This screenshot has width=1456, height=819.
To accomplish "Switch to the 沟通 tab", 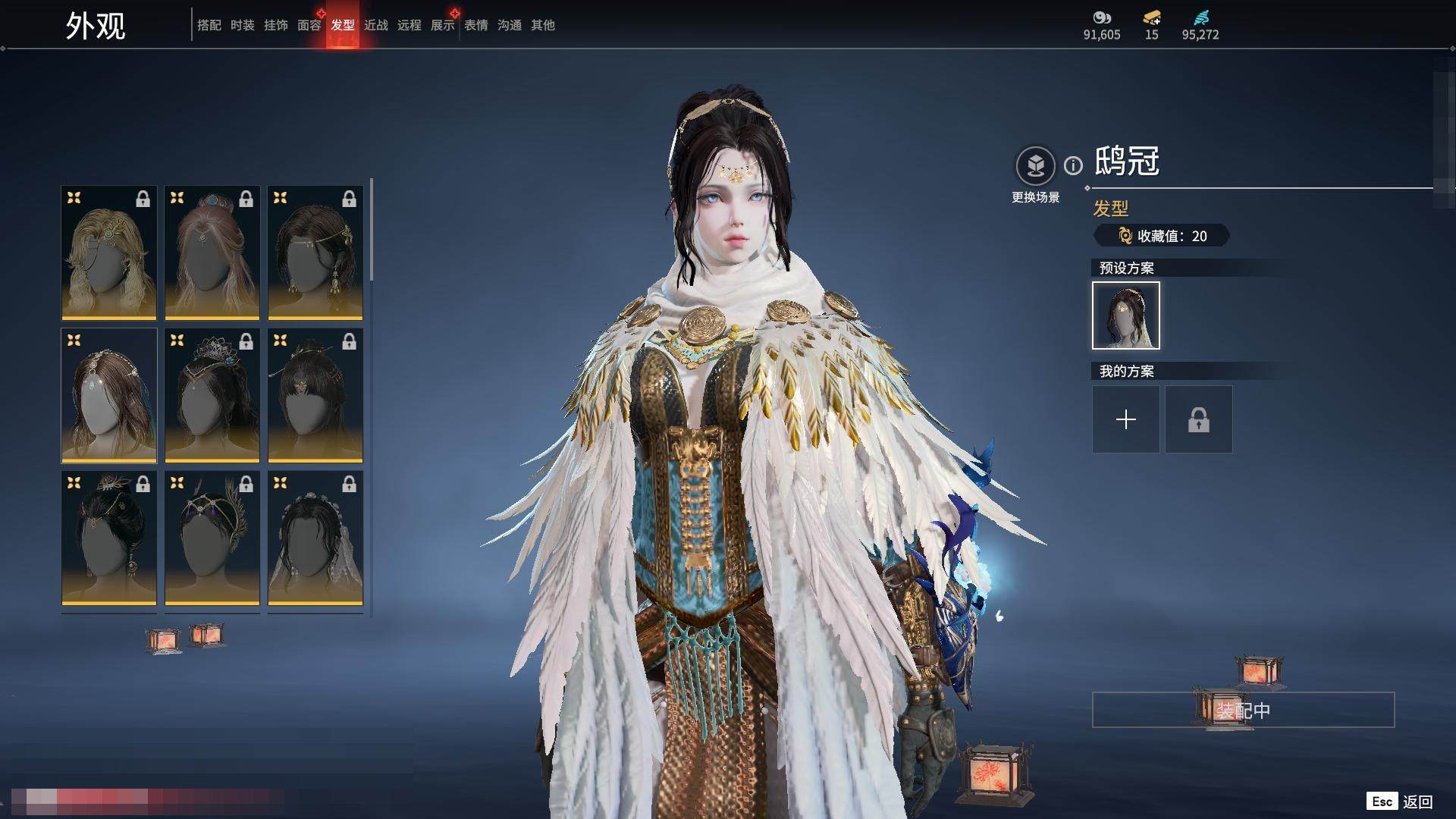I will point(509,25).
